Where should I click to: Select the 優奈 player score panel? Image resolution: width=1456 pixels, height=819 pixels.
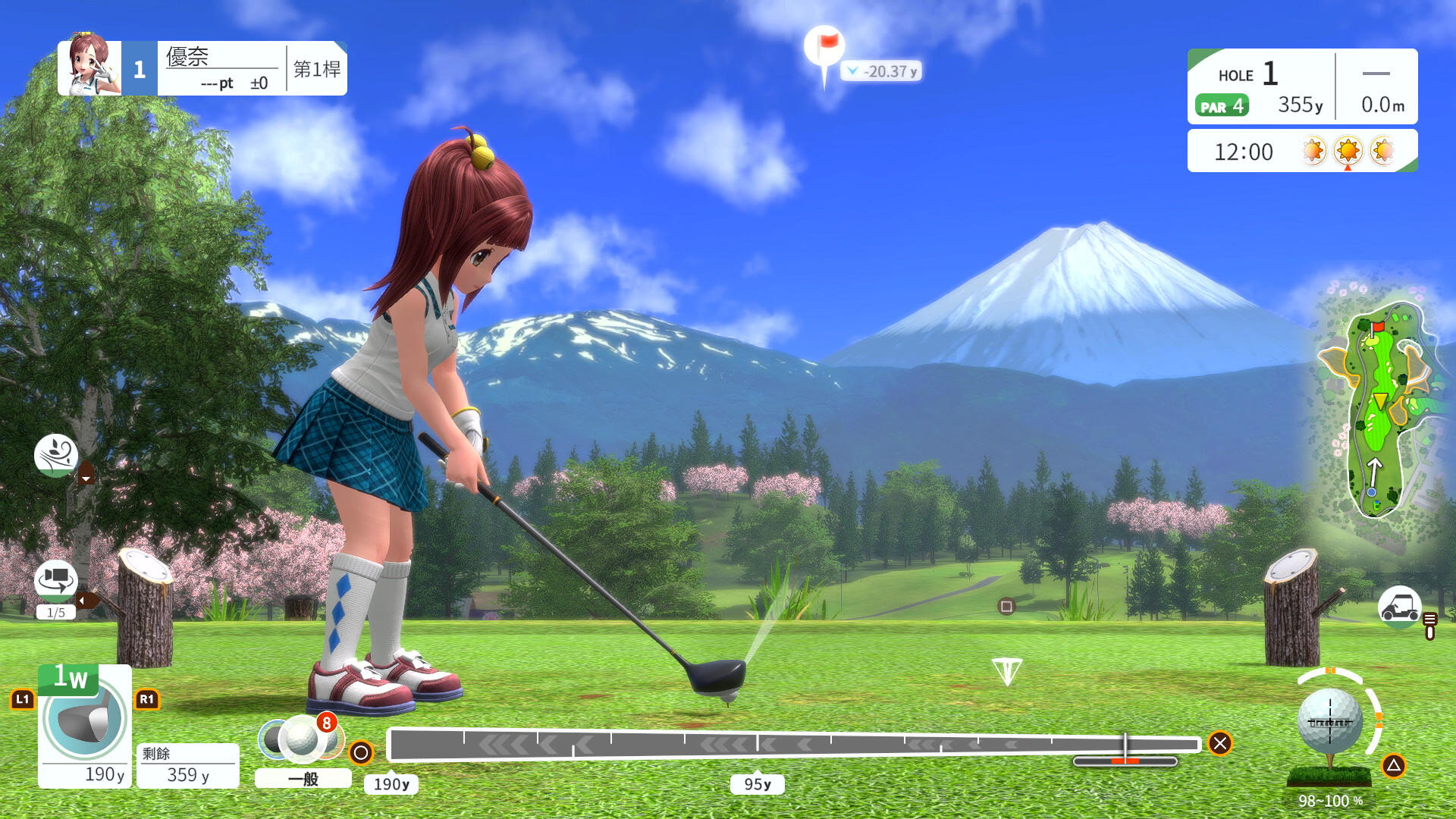(202, 68)
